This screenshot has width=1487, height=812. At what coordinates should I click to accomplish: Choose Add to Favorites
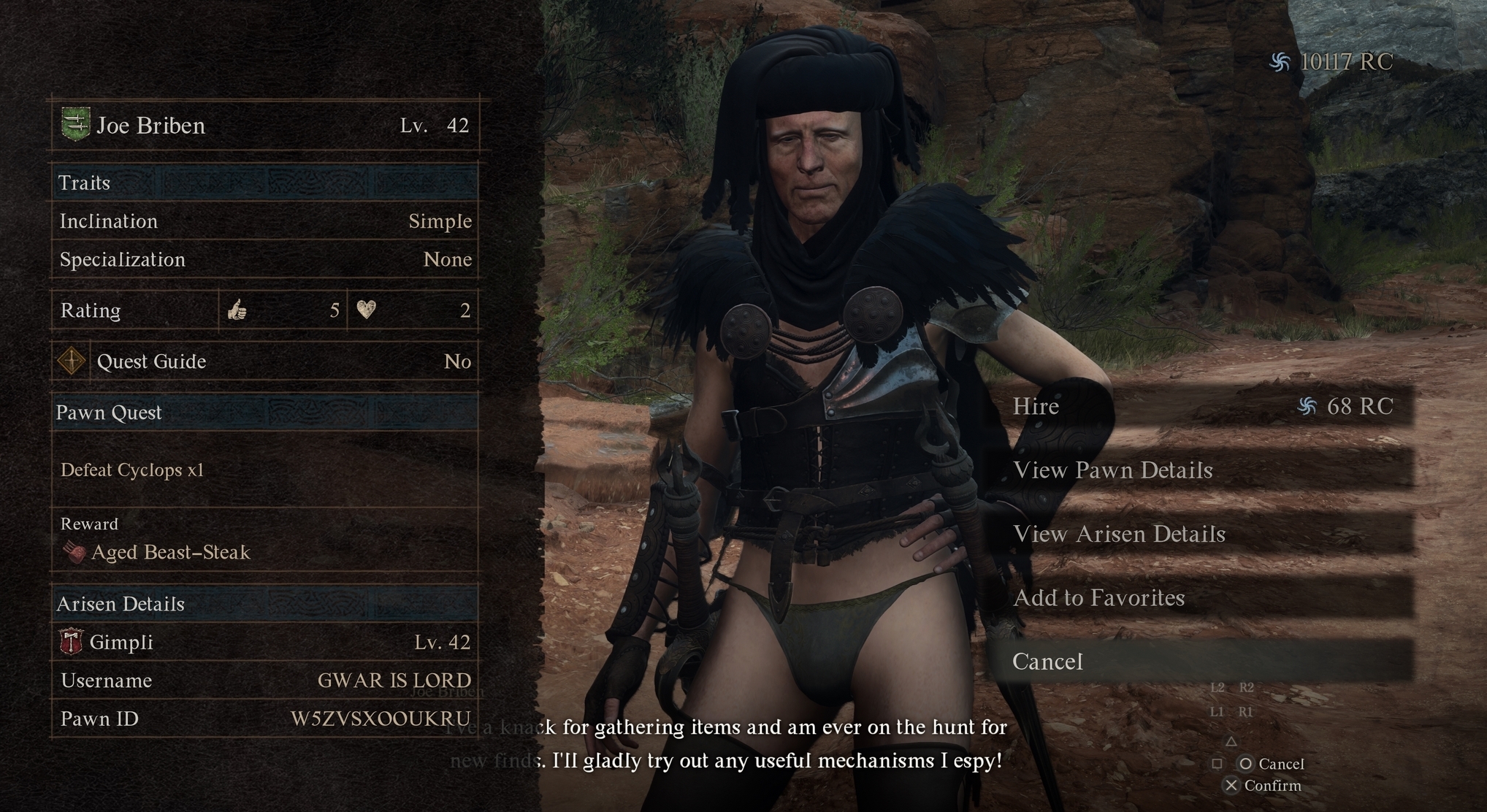click(x=1201, y=598)
